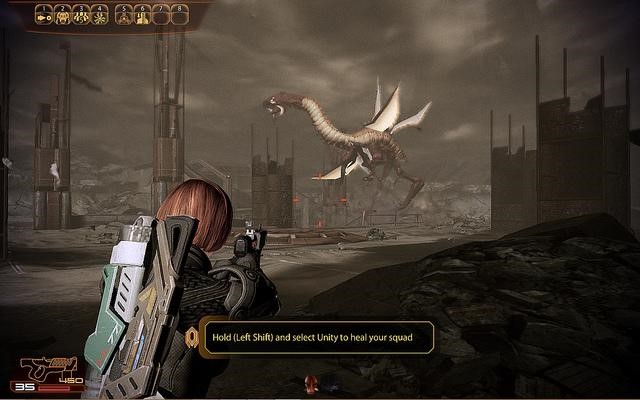640x400 pixels.
Task: Use the power in quick-slot 2
Action: 63,15
